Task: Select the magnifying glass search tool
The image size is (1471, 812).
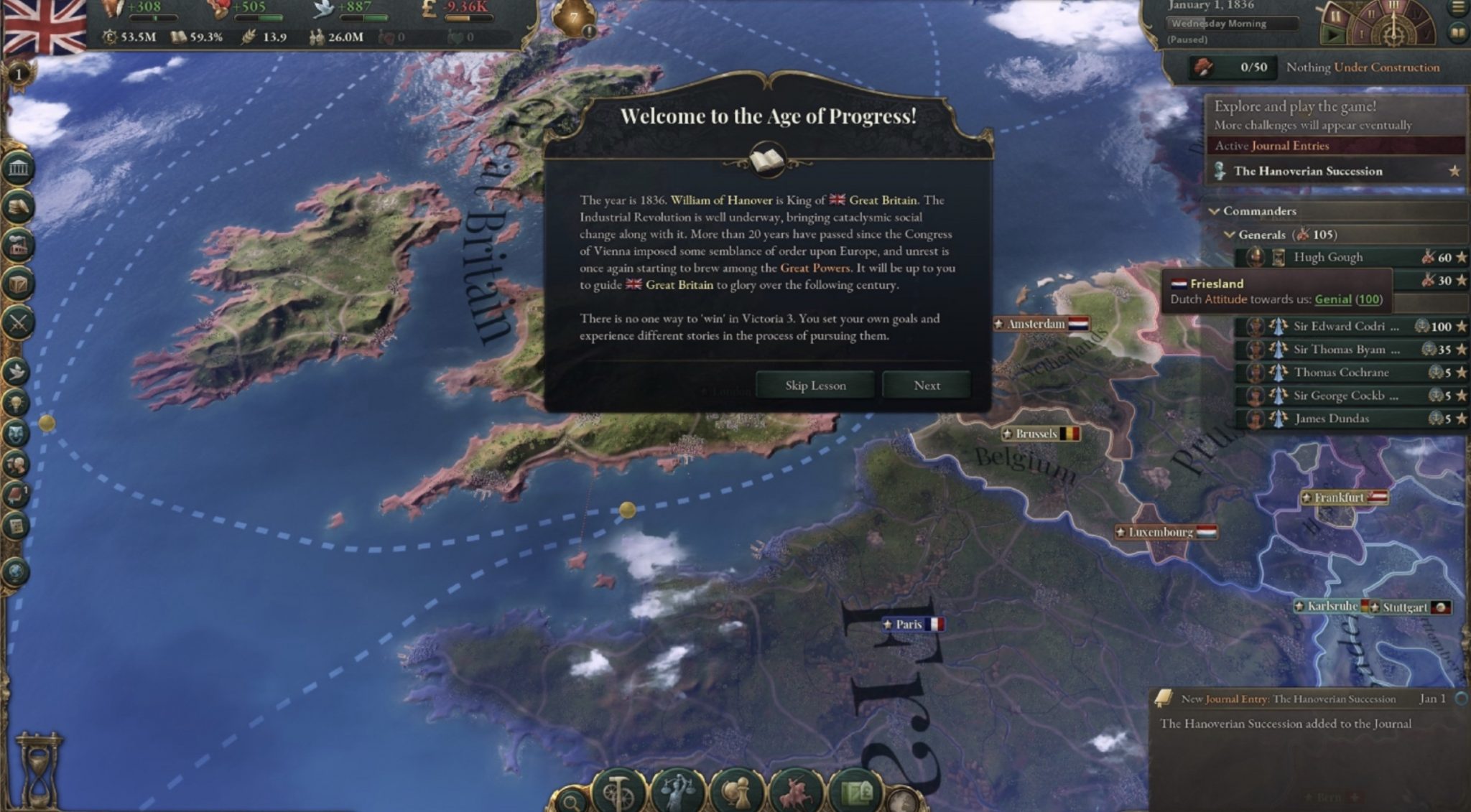Action: point(570,802)
